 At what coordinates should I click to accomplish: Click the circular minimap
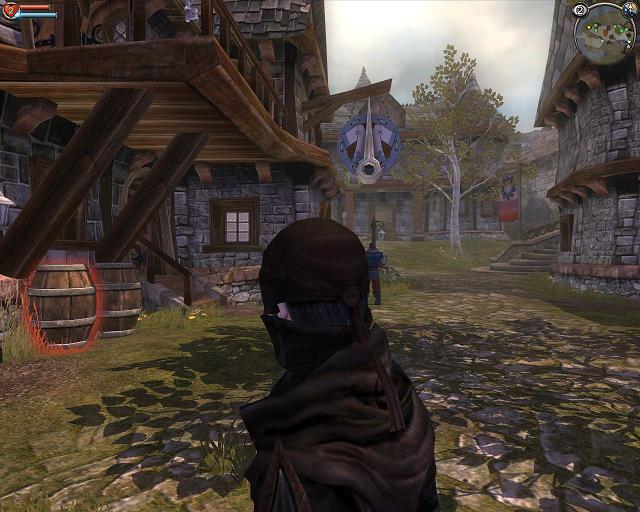pos(604,33)
